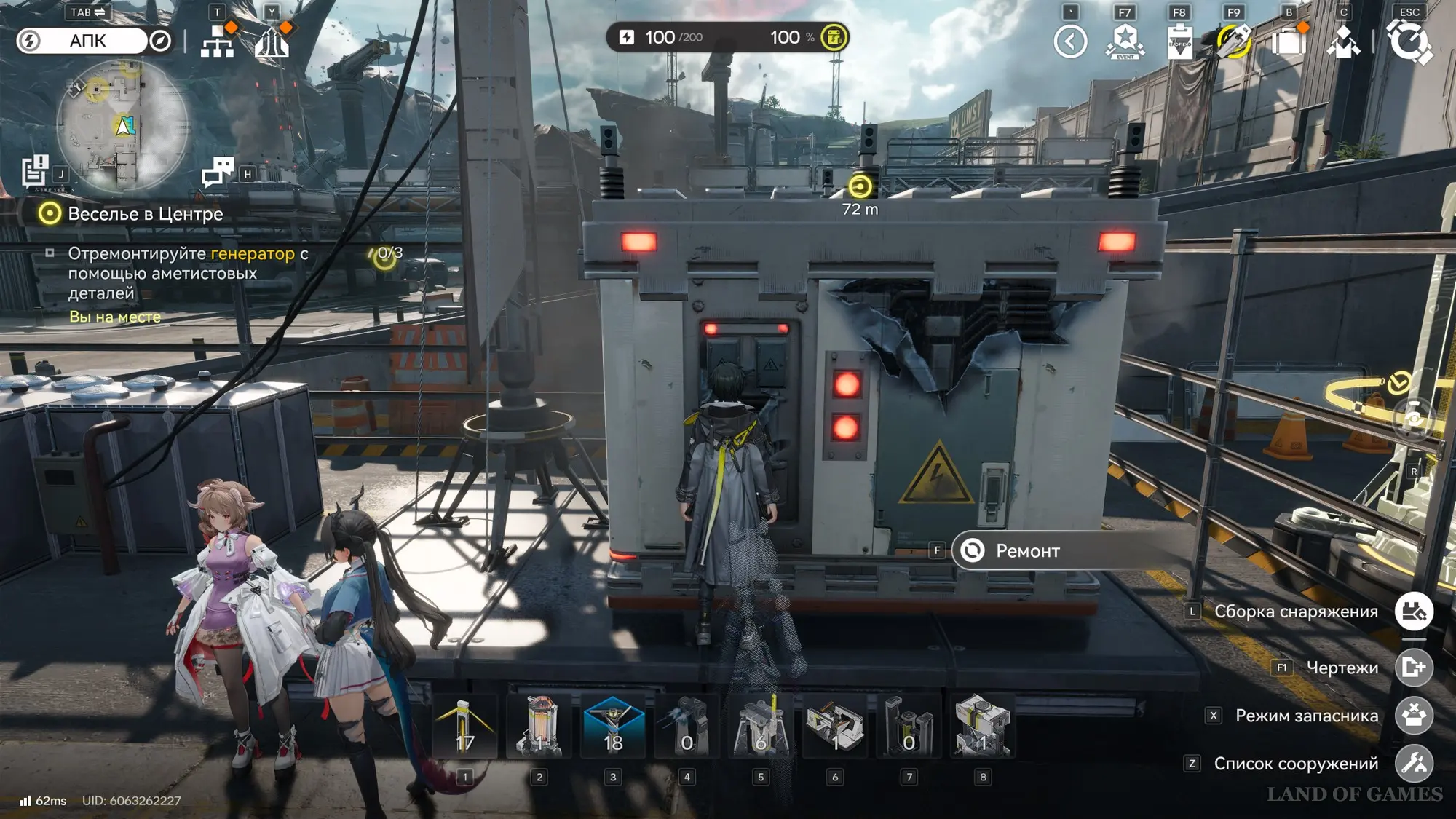Open the network tree icon menu
Viewport: 1456px width, 819px height.
[x=217, y=41]
